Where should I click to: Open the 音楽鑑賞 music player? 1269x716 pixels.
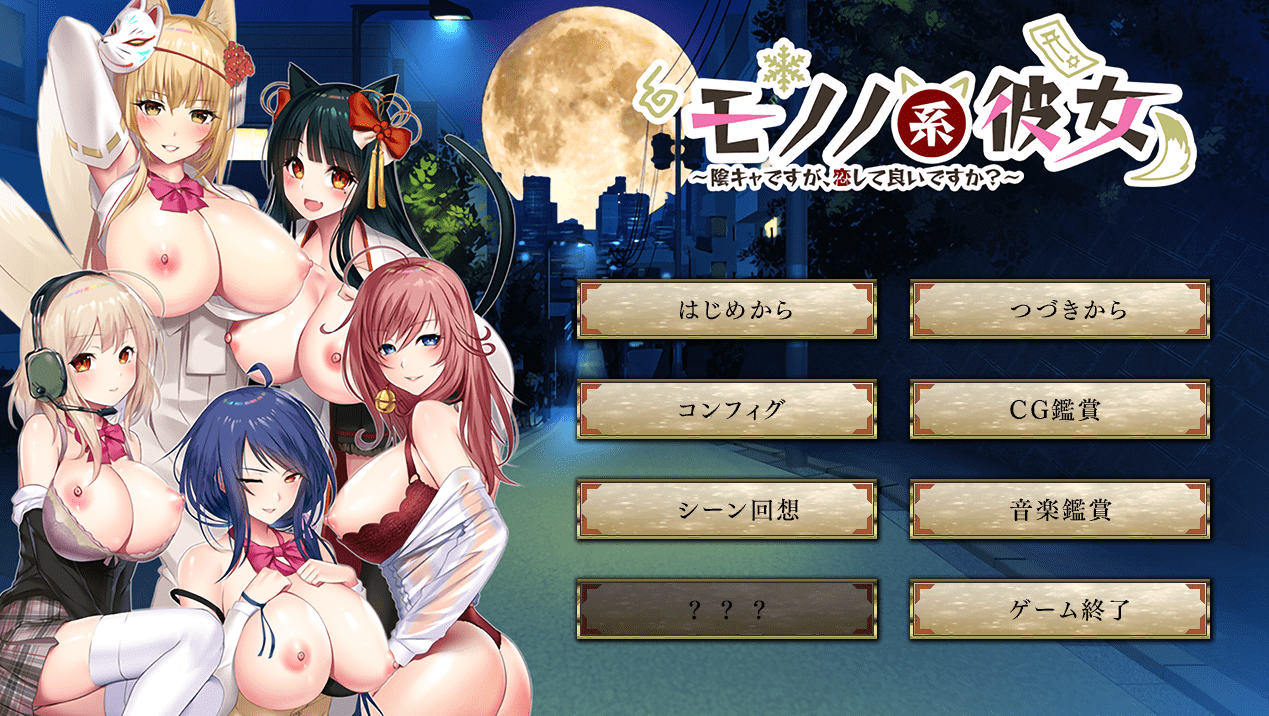(1060, 510)
